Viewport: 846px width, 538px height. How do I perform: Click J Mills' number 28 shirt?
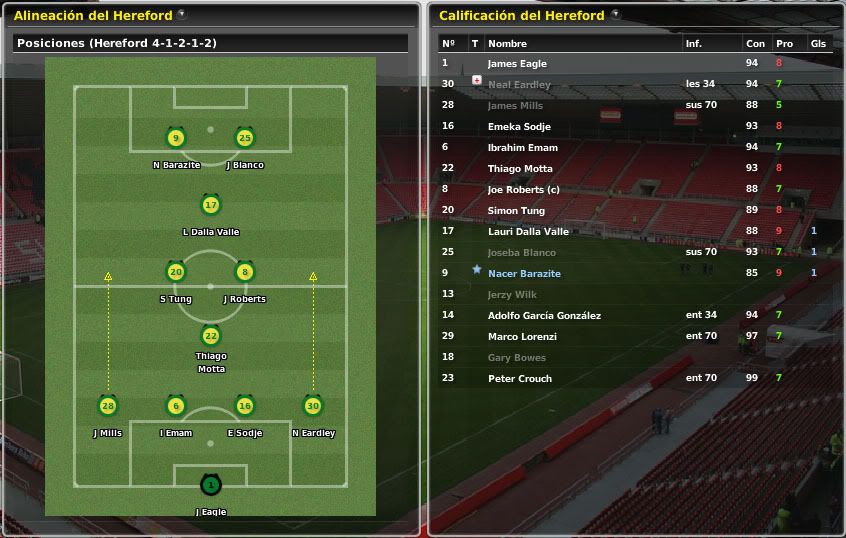pos(108,405)
